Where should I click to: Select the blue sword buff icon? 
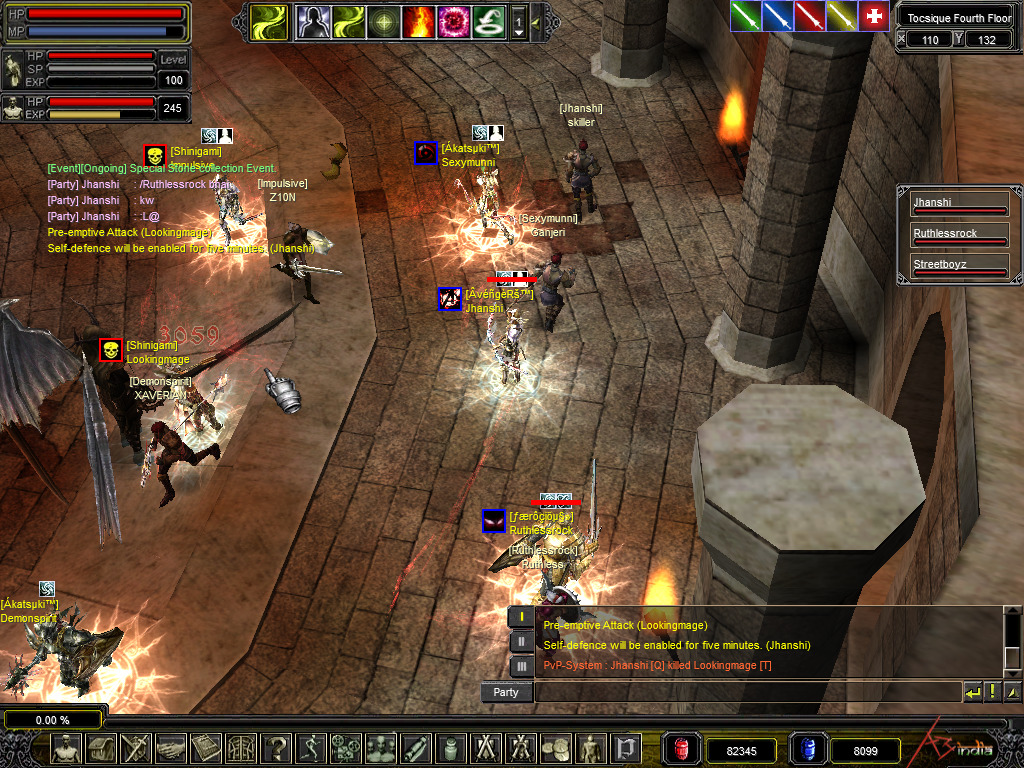777,16
